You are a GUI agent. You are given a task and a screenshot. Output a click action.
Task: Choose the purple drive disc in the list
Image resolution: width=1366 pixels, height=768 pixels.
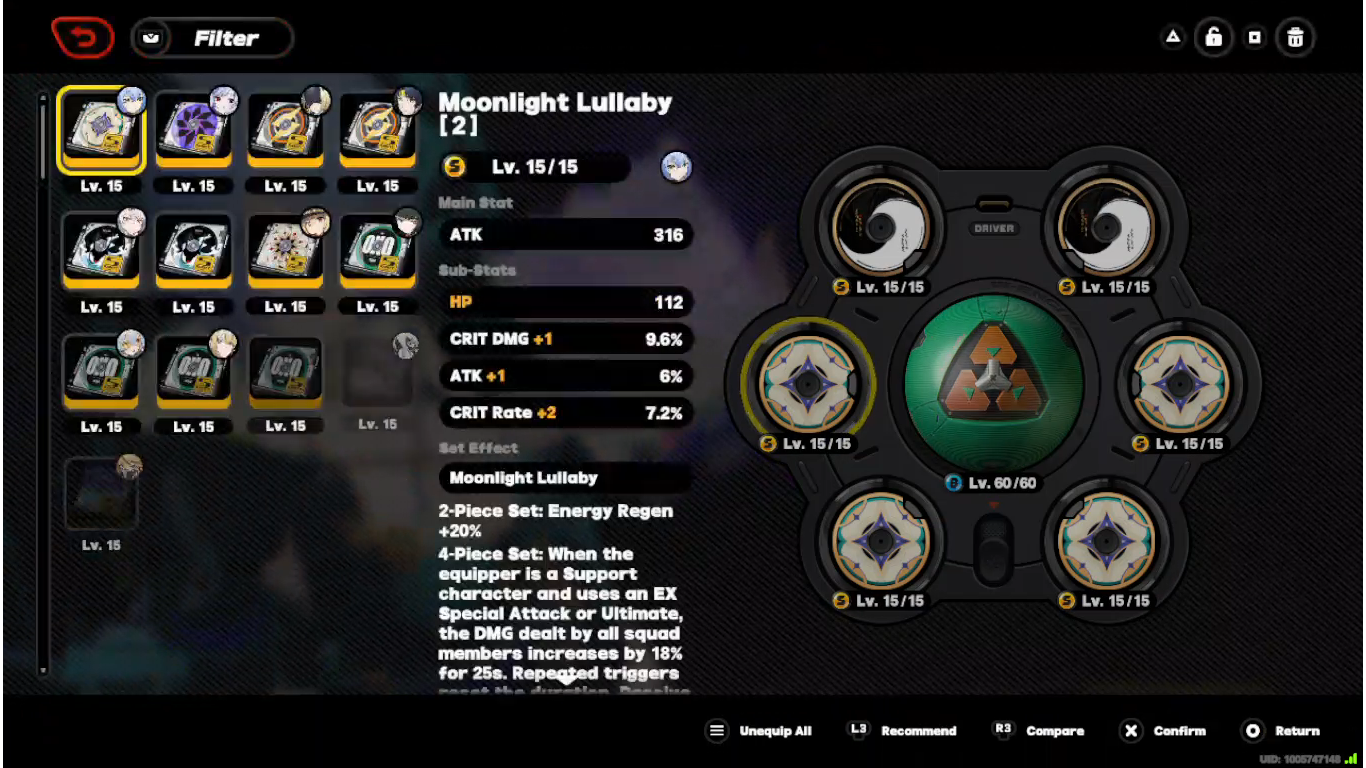(193, 131)
